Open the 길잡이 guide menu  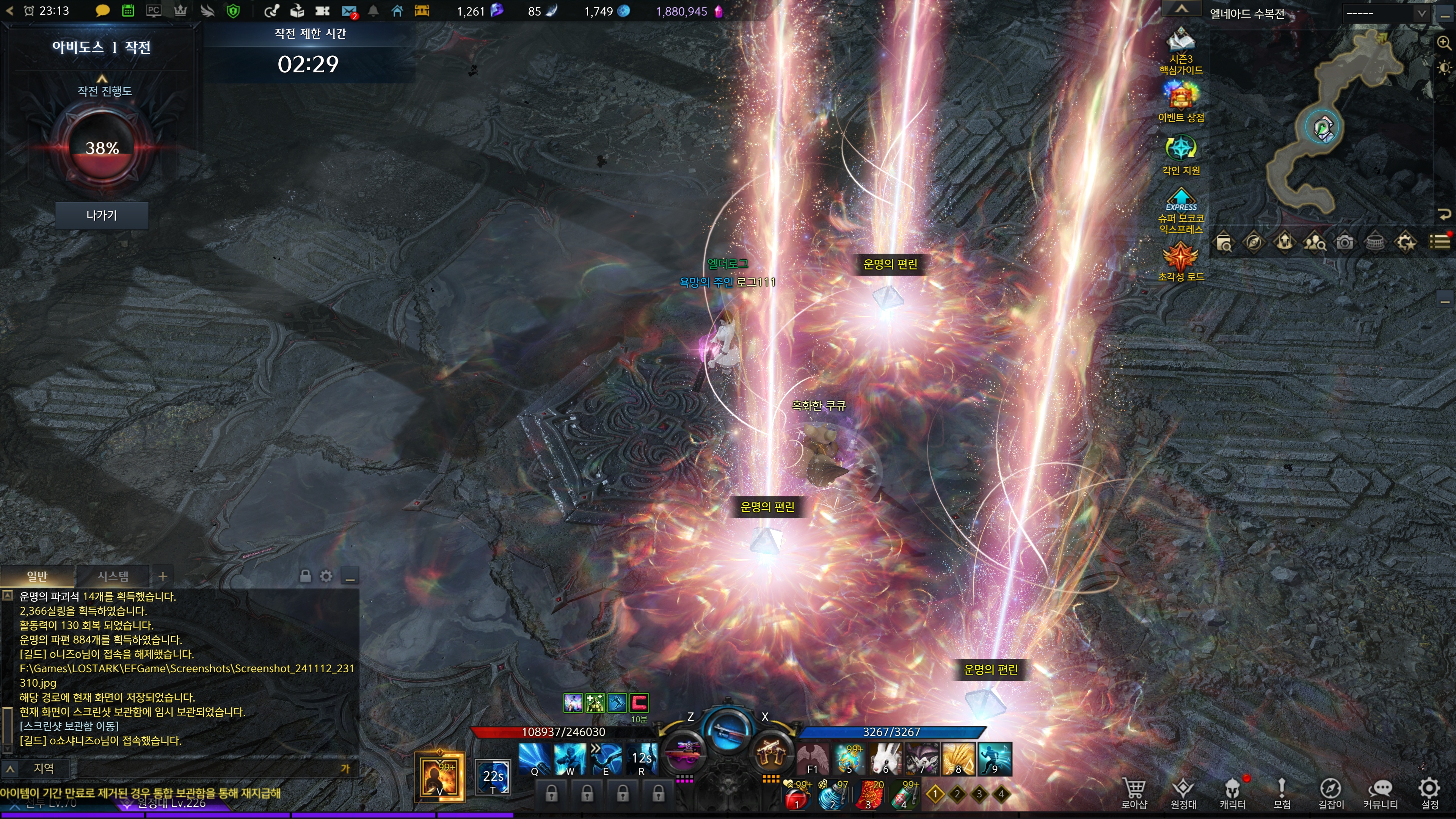coord(1330,793)
